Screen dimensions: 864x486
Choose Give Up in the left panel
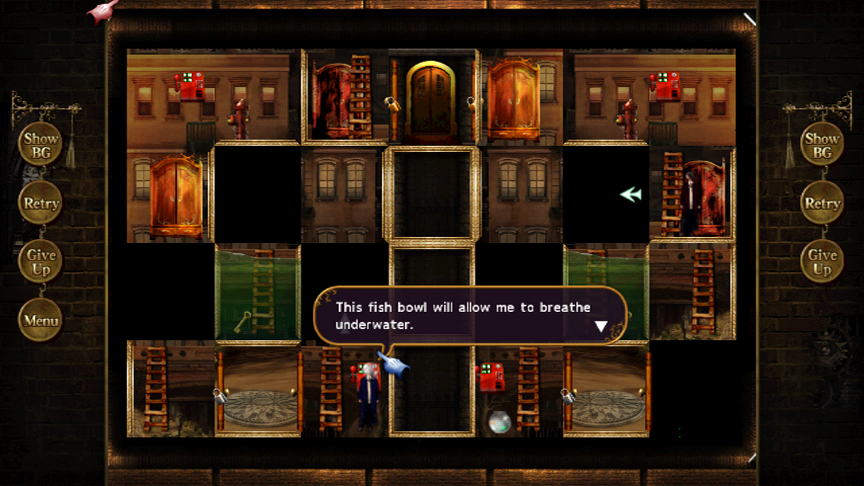pyautogui.click(x=41, y=262)
